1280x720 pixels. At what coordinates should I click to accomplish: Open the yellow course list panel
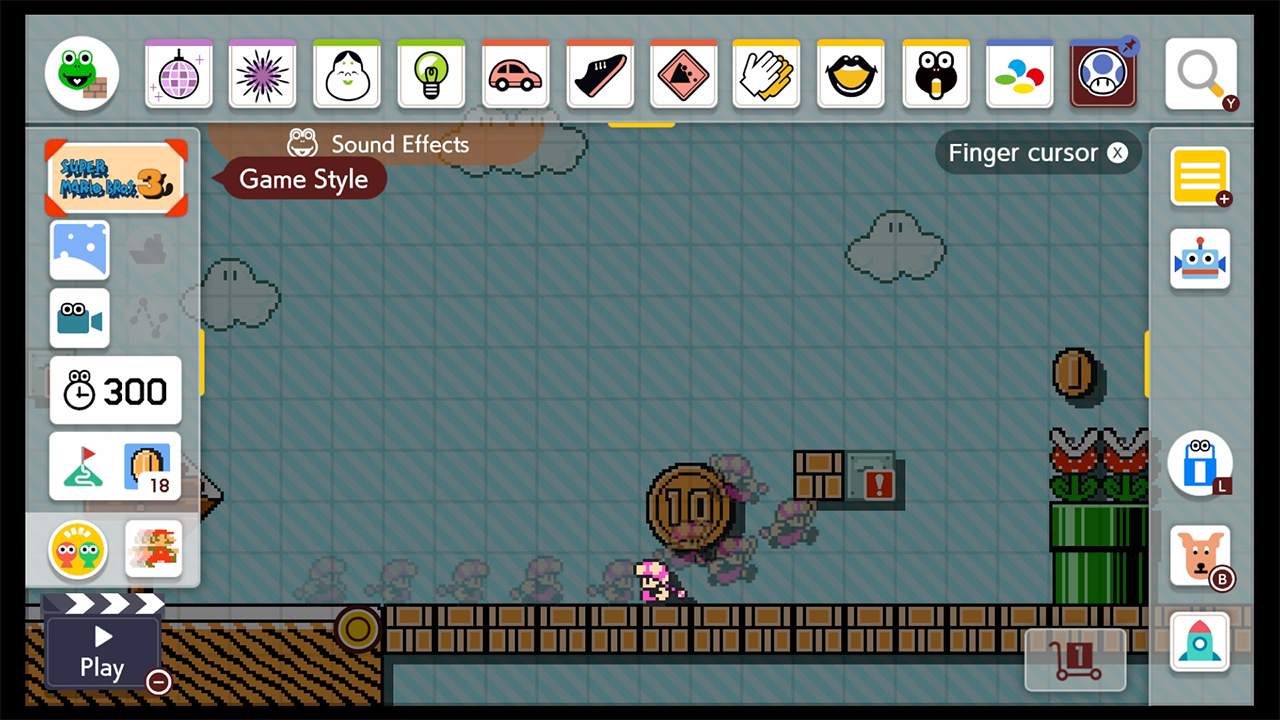1200,177
